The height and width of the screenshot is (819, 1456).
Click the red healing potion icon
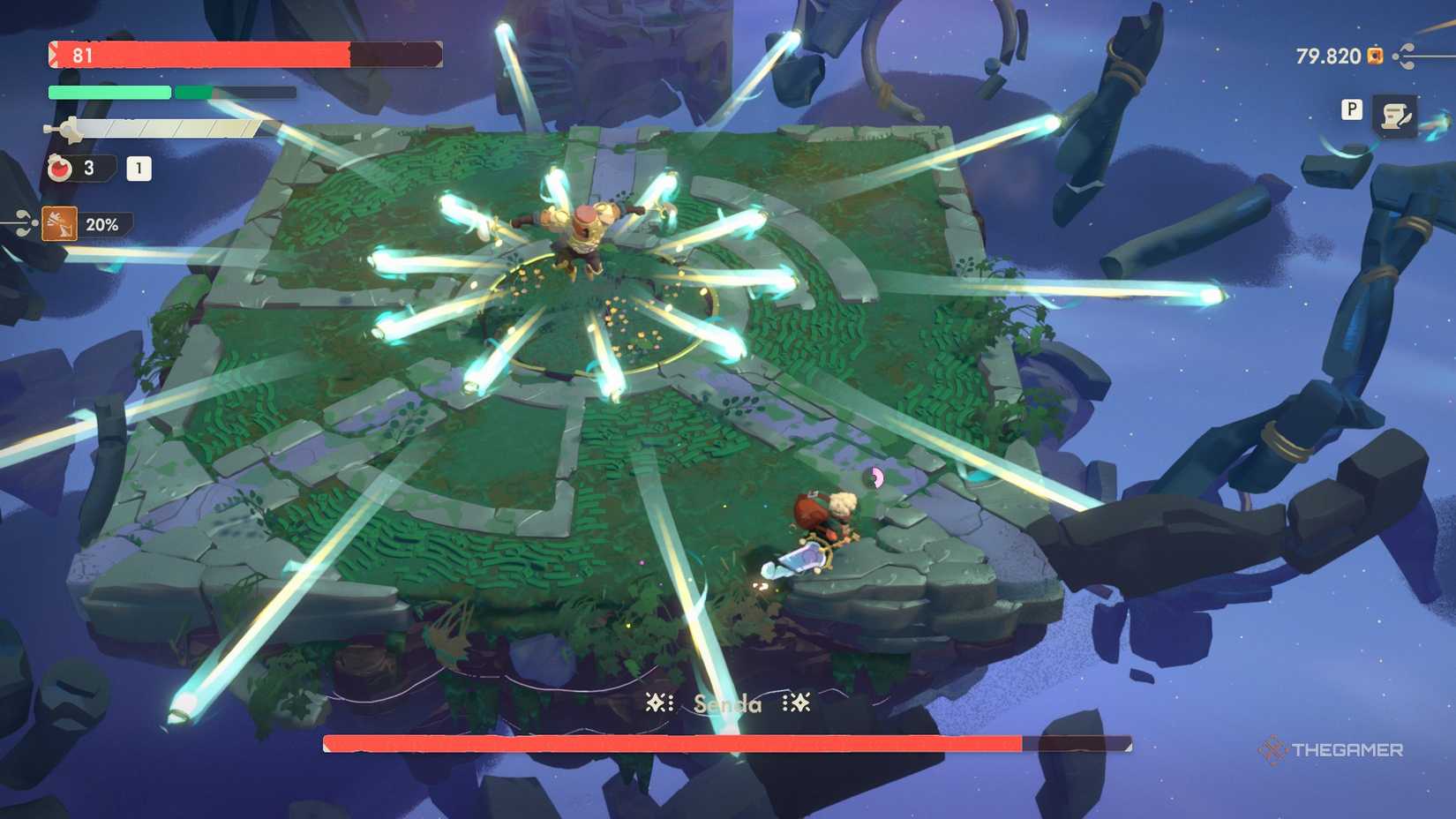[x=58, y=169]
